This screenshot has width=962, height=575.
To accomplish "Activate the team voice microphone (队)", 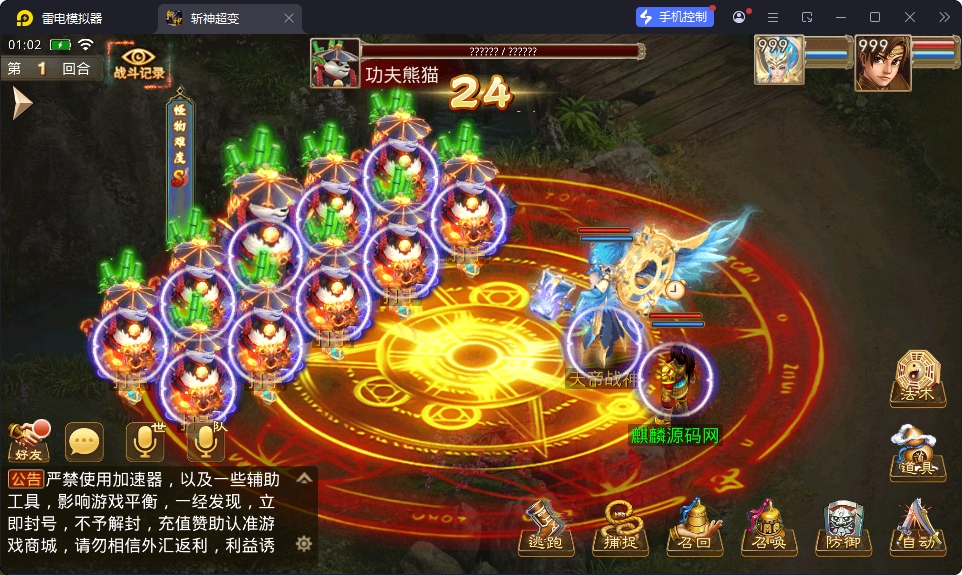I will coord(205,441).
